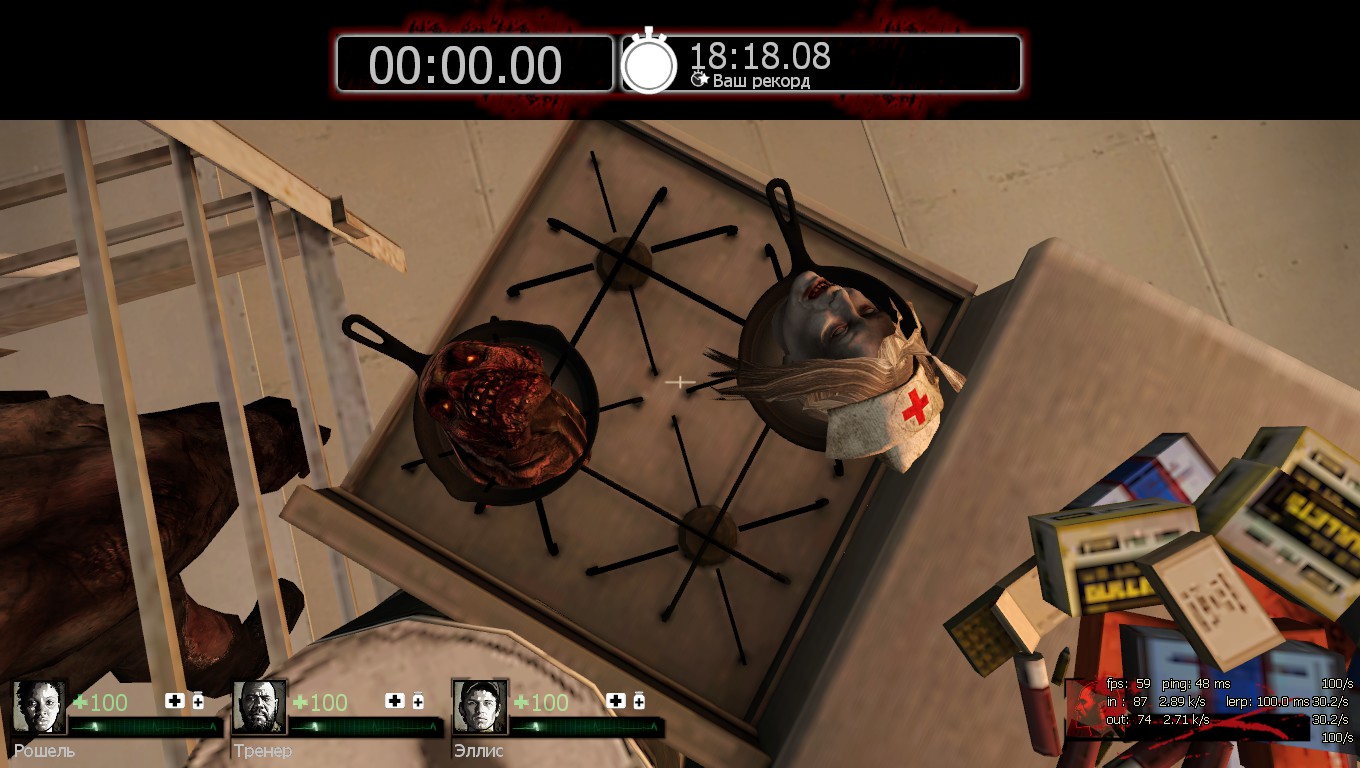Viewport: 1360px width, 768px height.
Task: Select Coach's pain pills bottle icon
Action: (418, 700)
